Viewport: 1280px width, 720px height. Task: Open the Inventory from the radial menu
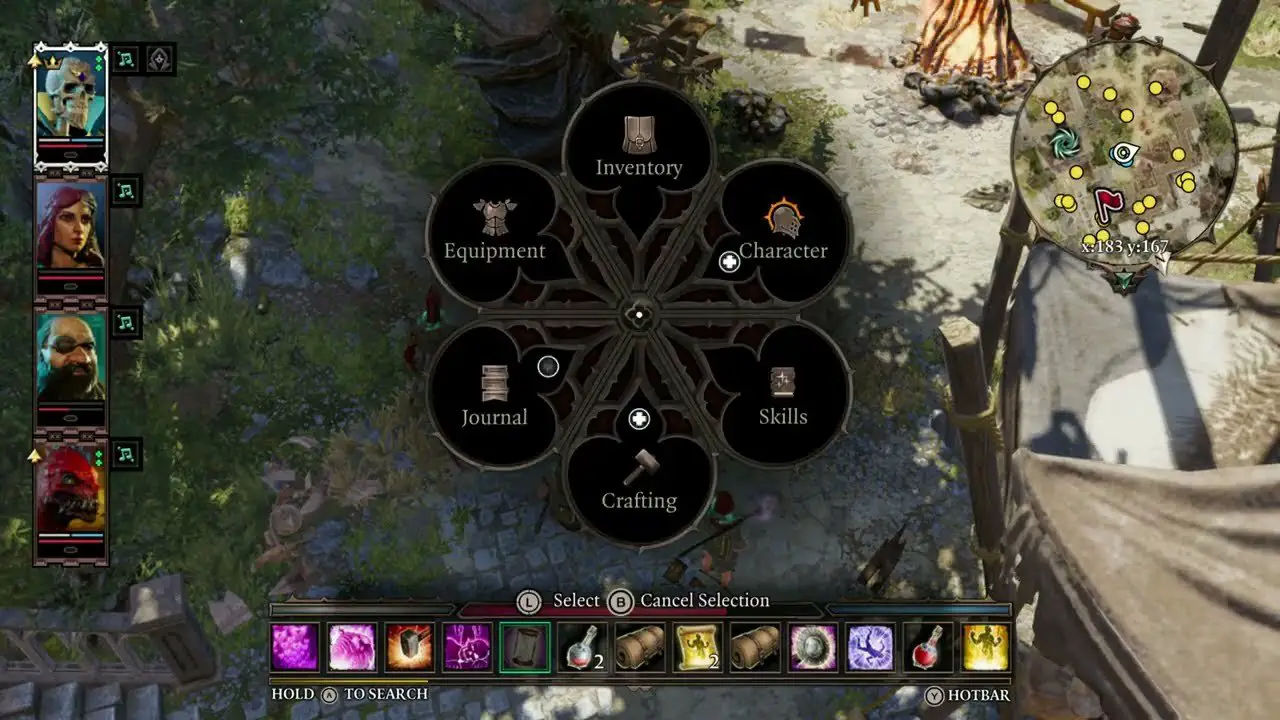pyautogui.click(x=639, y=149)
